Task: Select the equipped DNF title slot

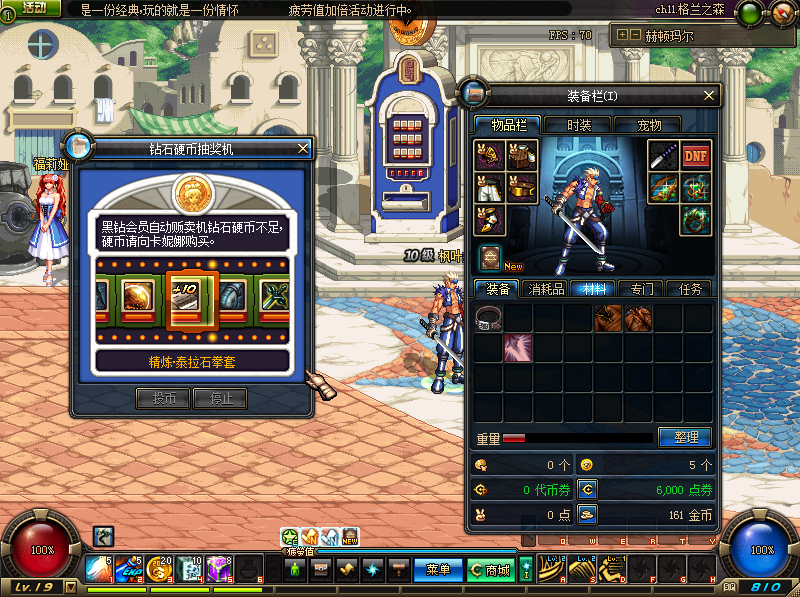Action: point(696,155)
